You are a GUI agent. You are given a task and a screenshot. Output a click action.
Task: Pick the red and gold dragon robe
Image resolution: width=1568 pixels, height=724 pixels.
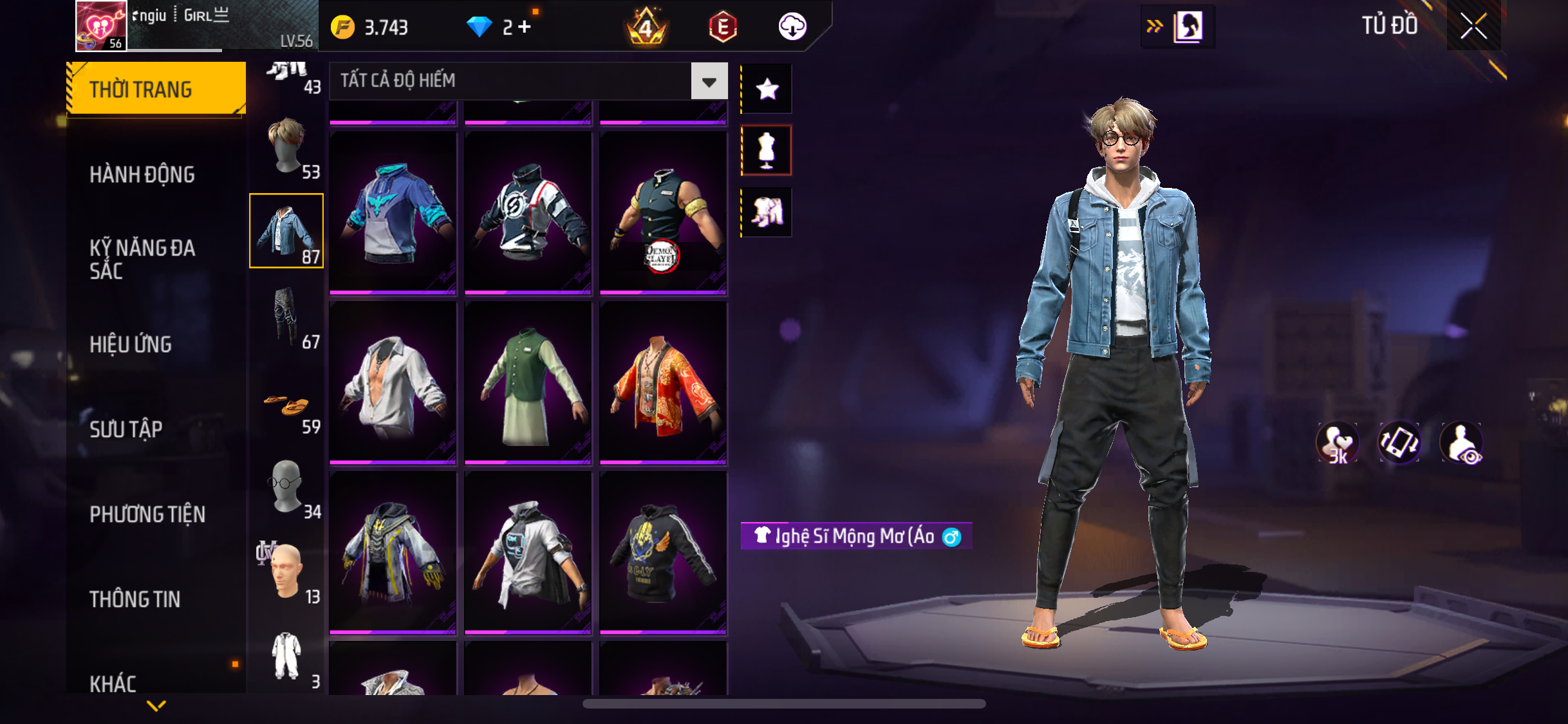click(663, 383)
